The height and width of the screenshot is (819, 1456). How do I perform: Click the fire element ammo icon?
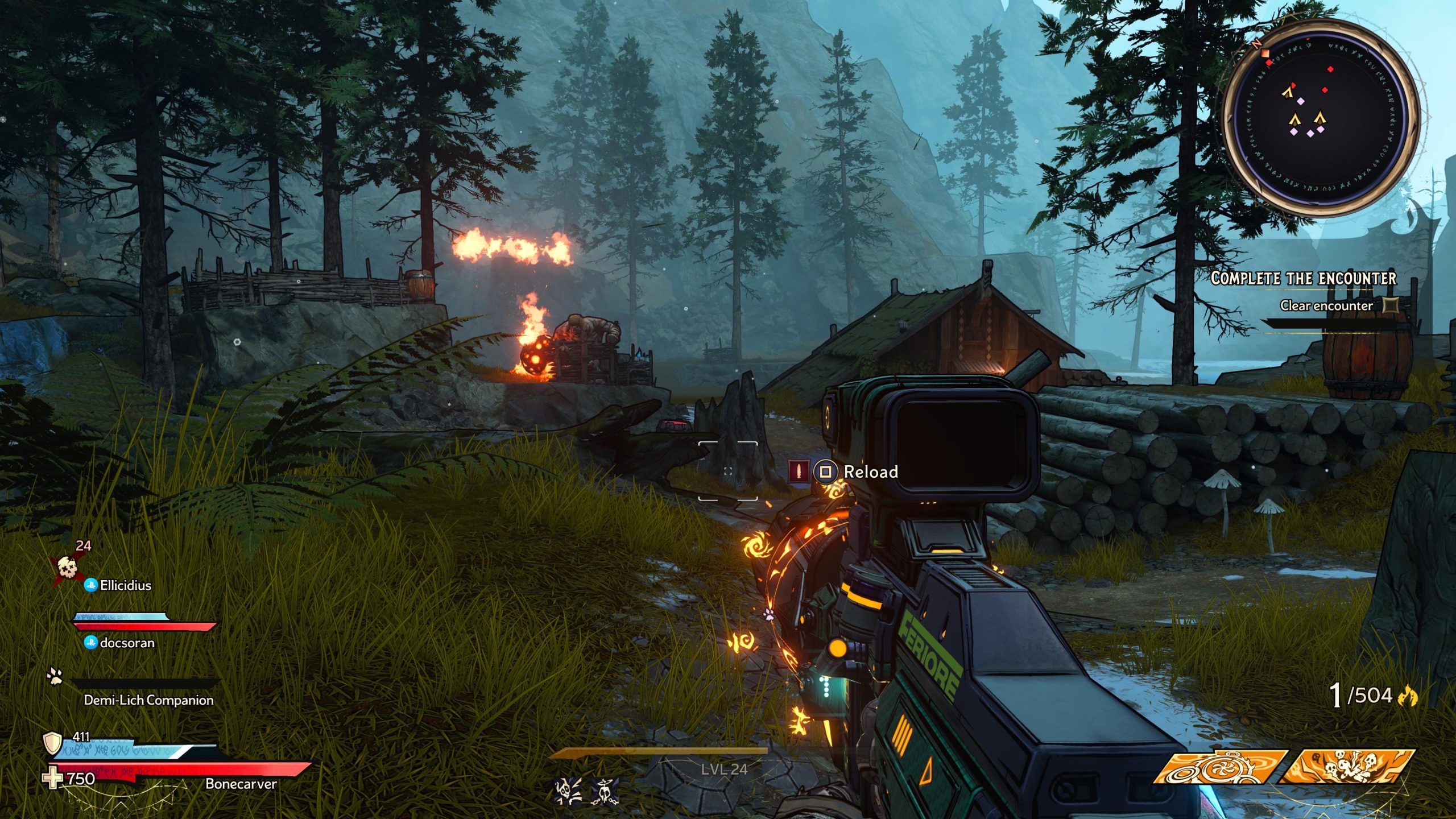[x=1408, y=696]
